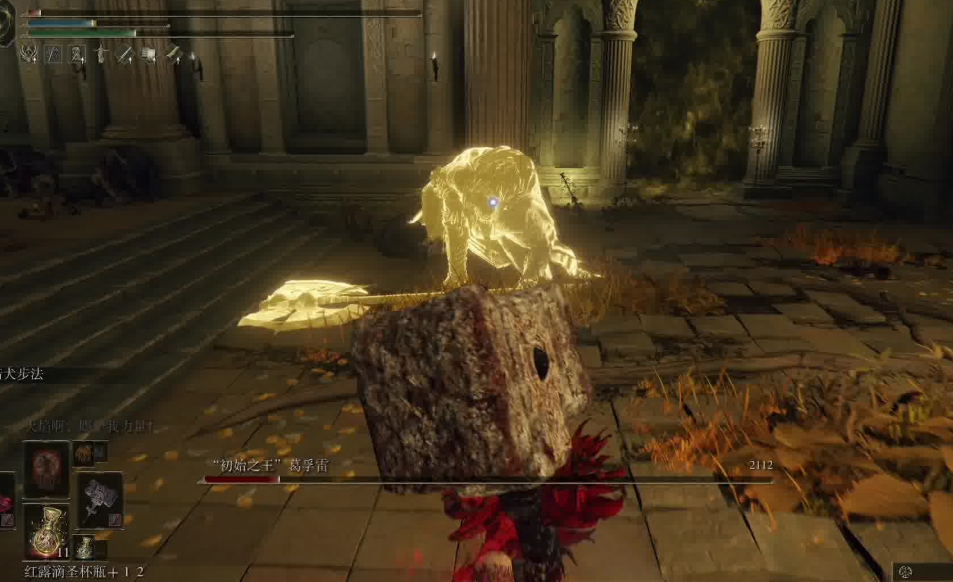Select the red left-hand armament slot

pos(5,499)
